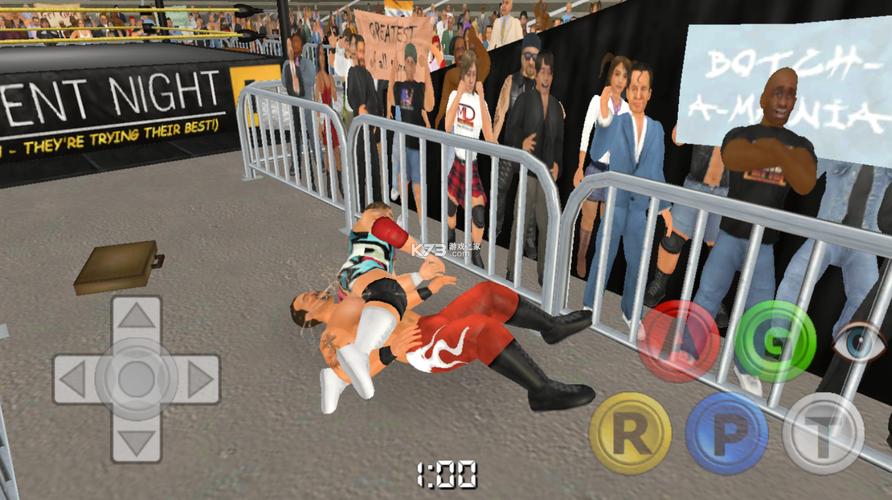Tap the white T taunt button

pos(822,433)
